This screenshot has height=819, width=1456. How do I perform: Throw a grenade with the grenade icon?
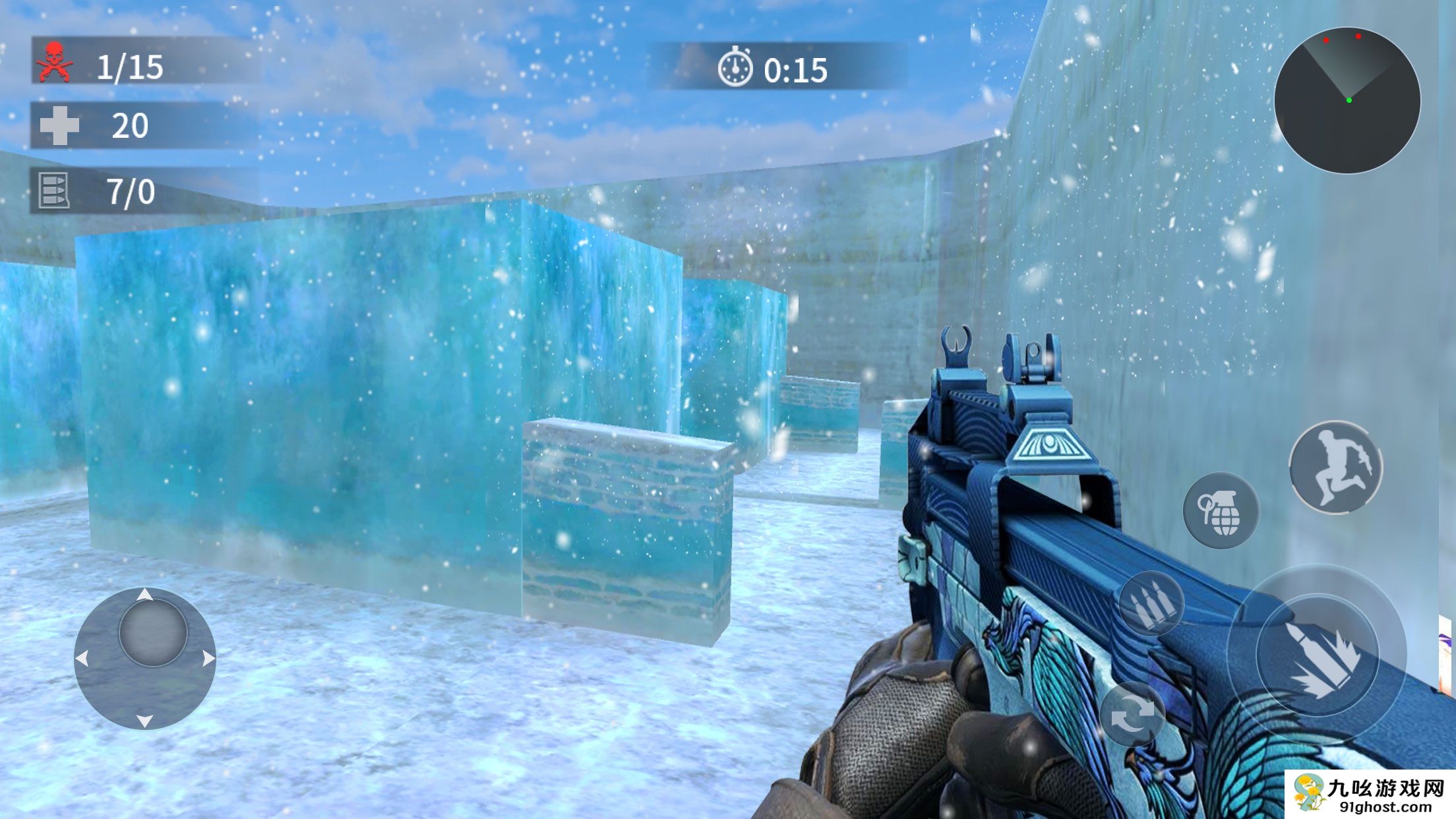coord(1221,510)
